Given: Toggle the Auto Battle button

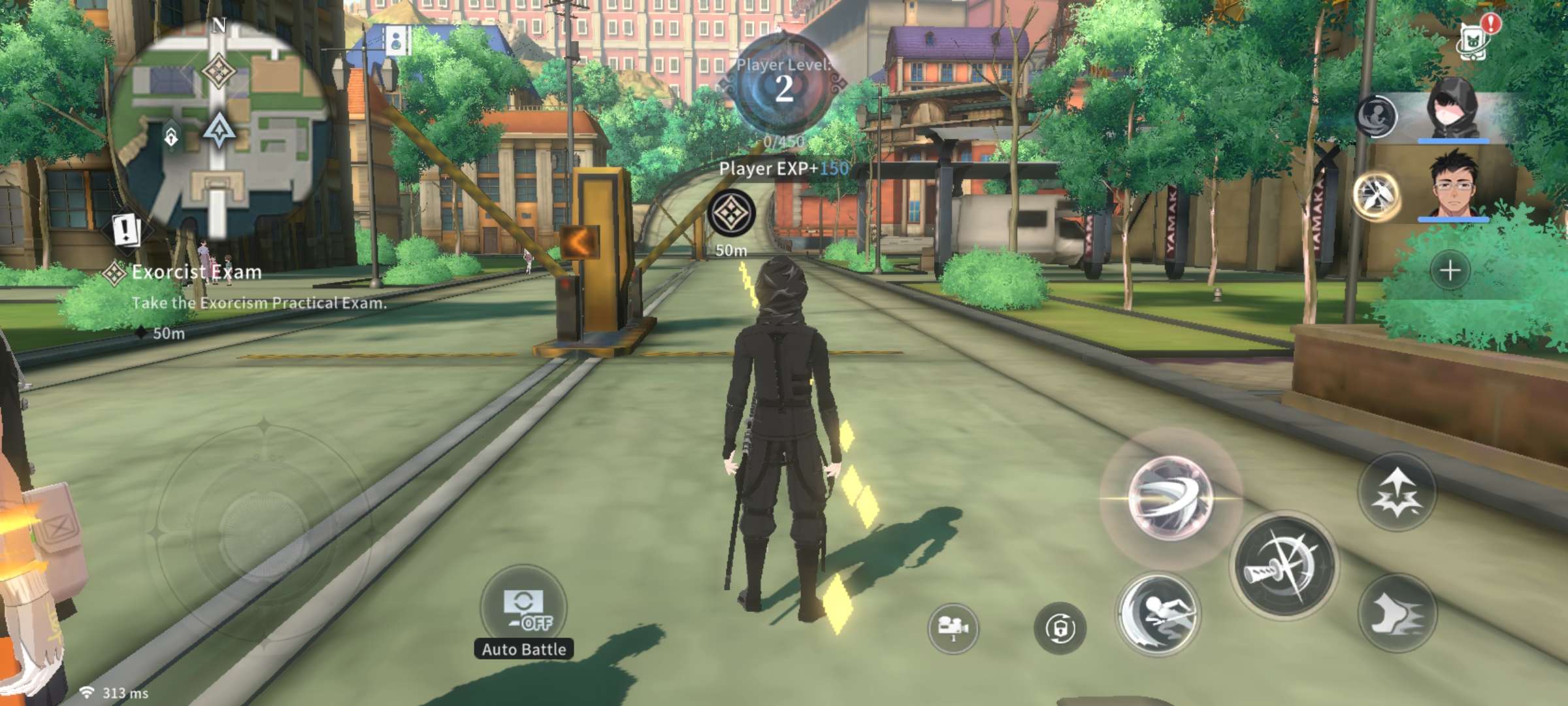Looking at the screenshot, I should click(x=523, y=609).
